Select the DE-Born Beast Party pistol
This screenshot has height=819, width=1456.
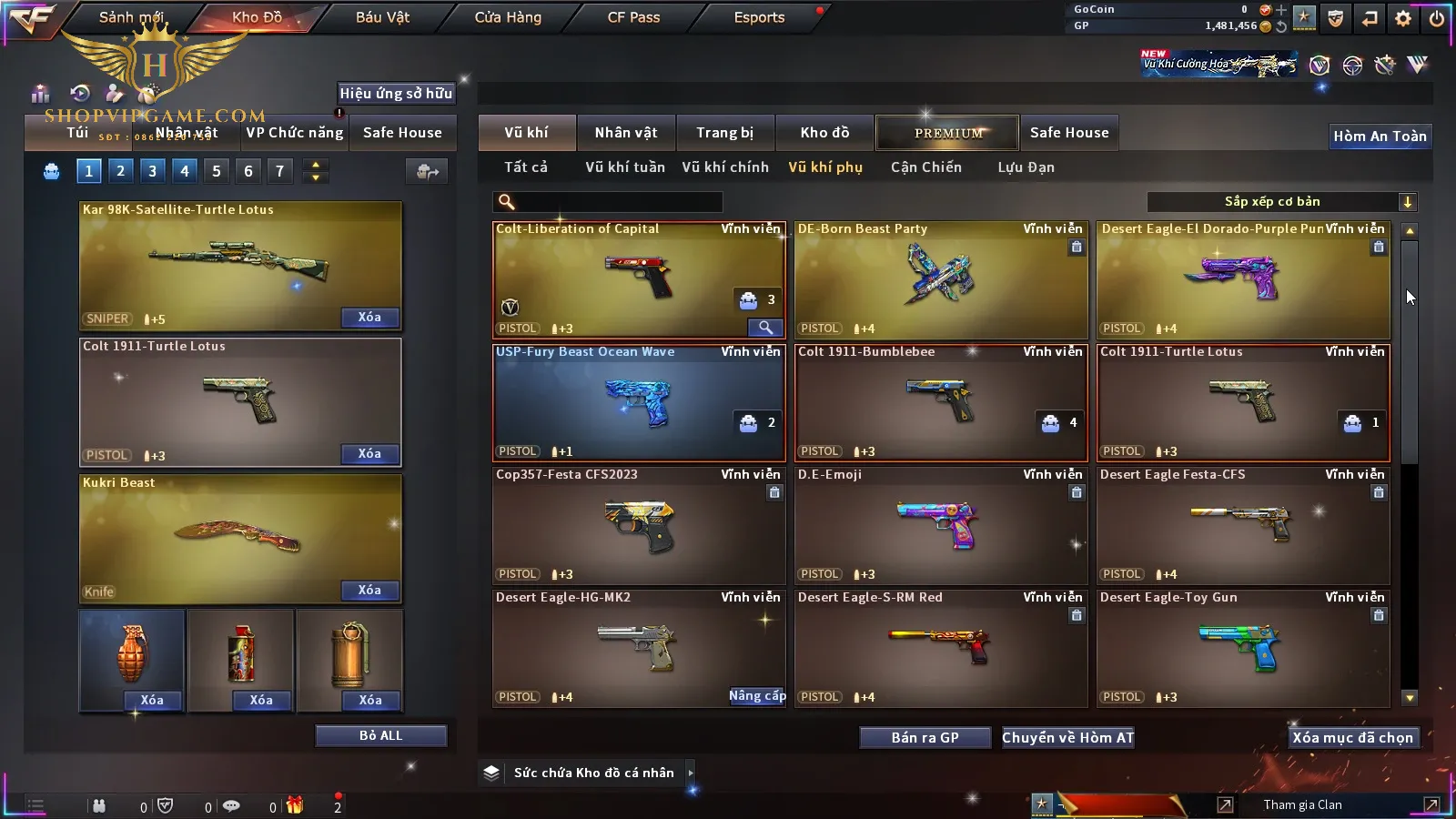941,280
